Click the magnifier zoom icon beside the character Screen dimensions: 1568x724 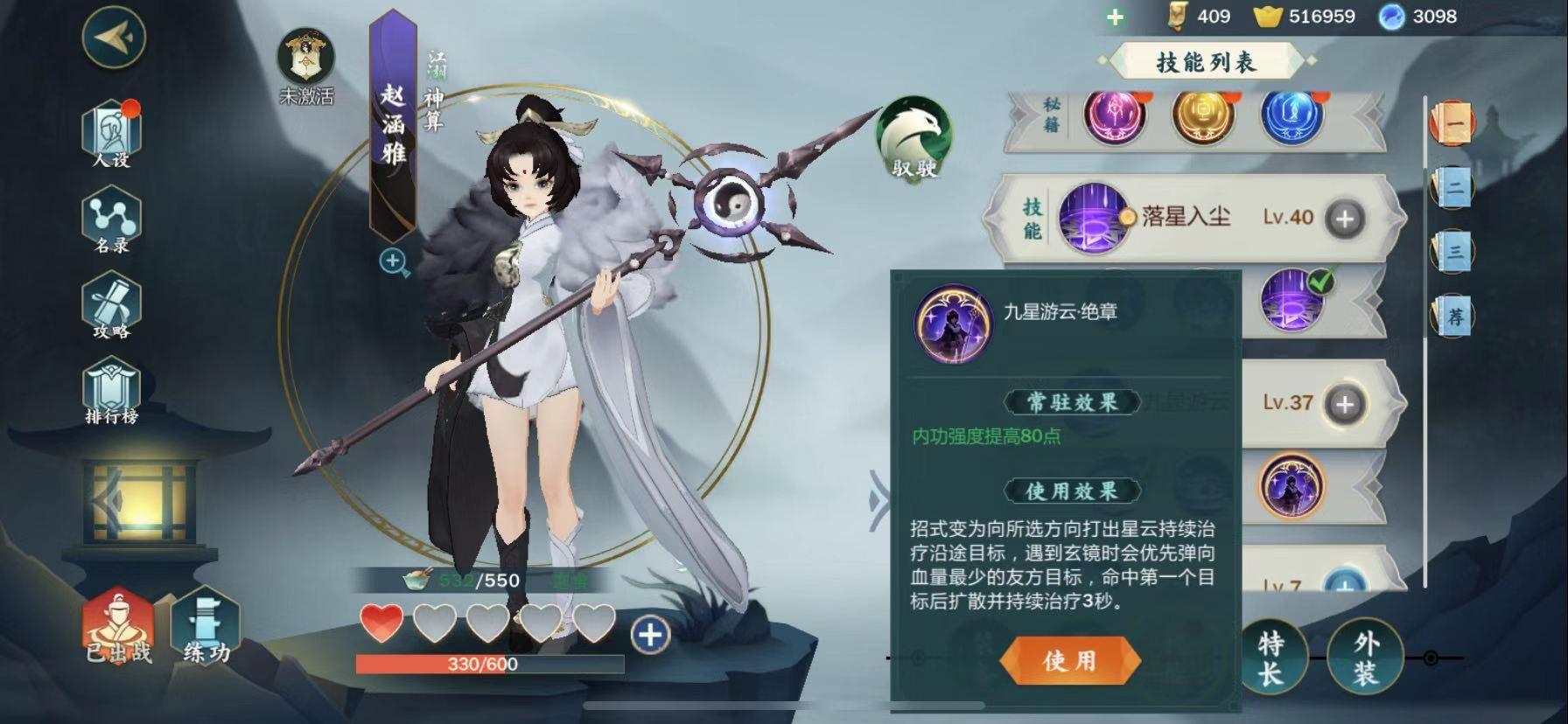coord(394,261)
